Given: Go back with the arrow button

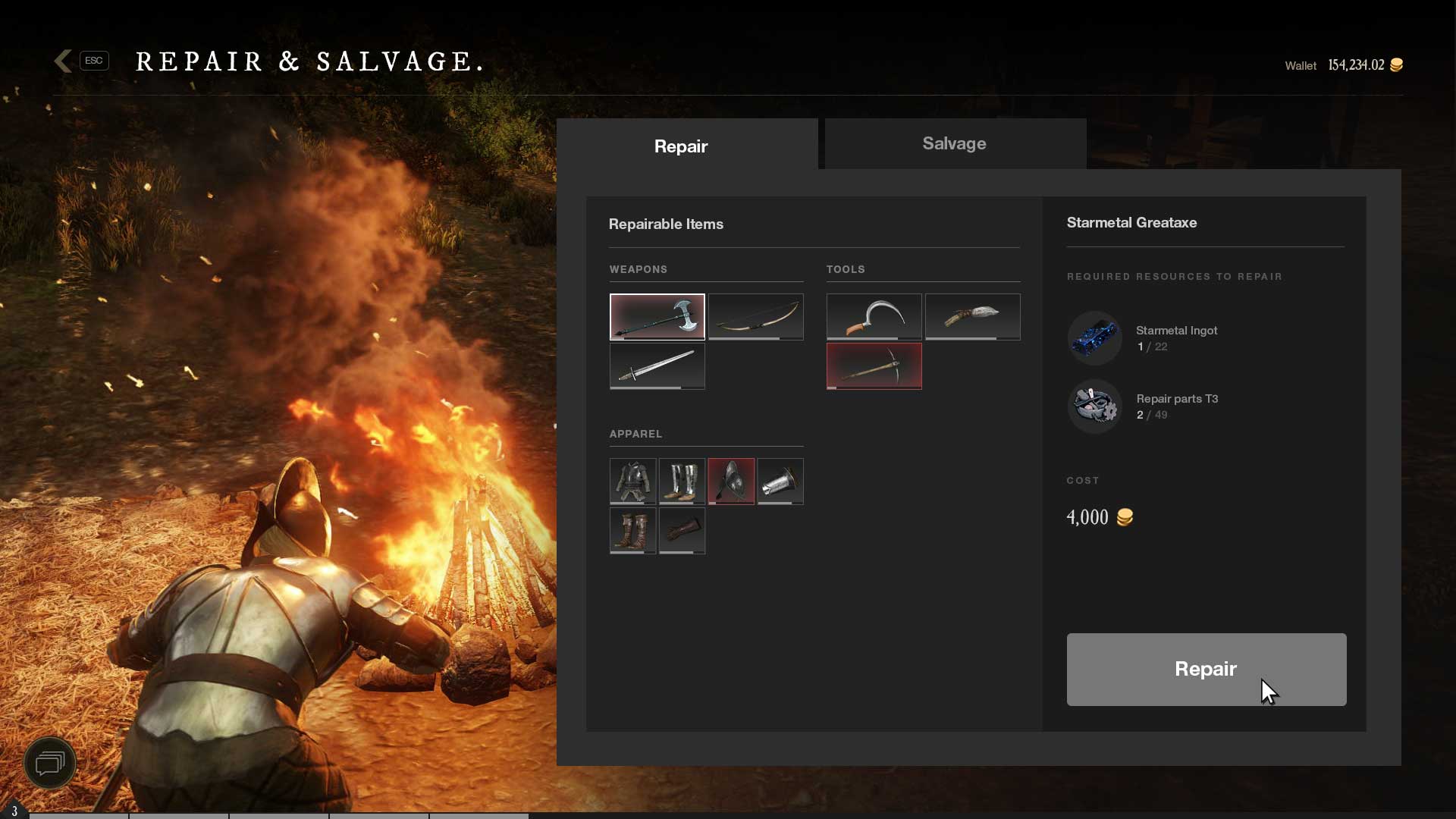Looking at the screenshot, I should (64, 61).
